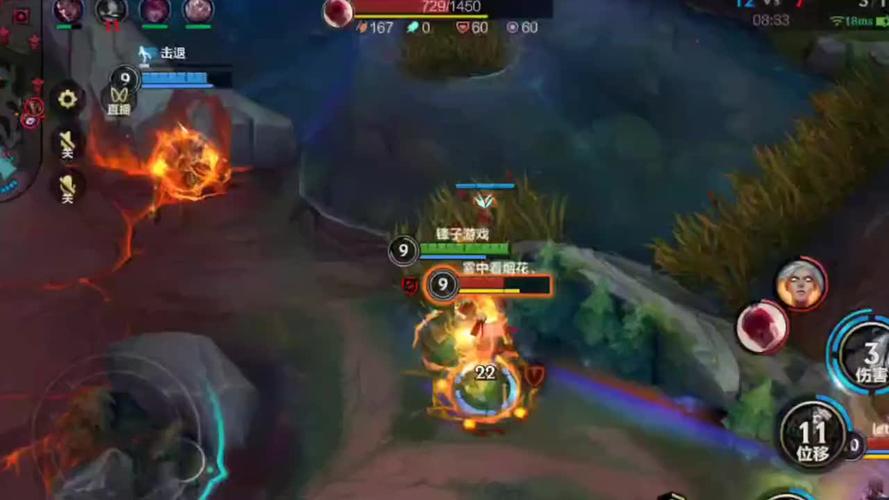The height and width of the screenshot is (500, 889).
Task: Target the red enemy portrait button
Action: 762,326
